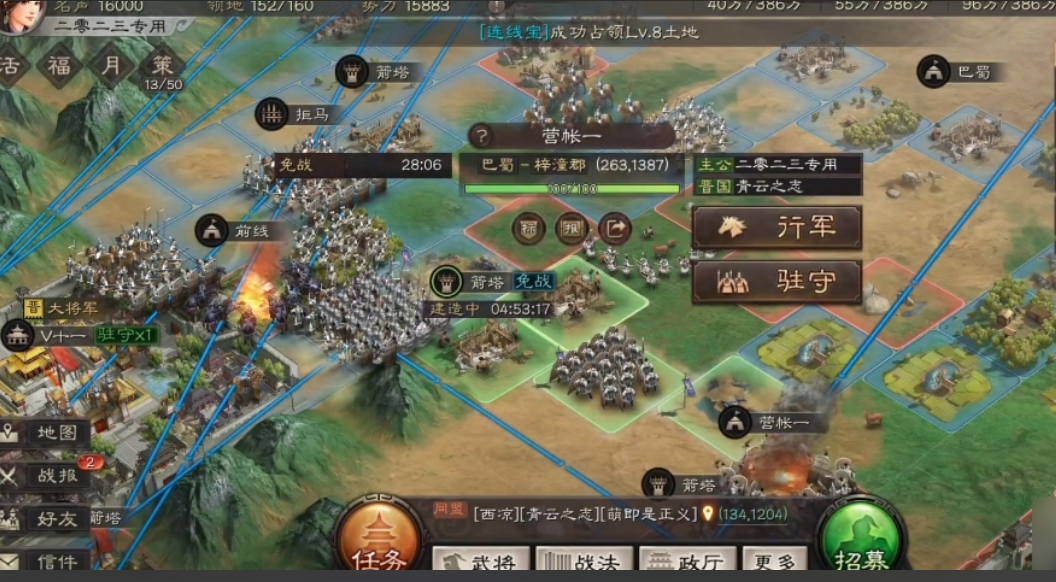Select the 标 mark icon

529,229
